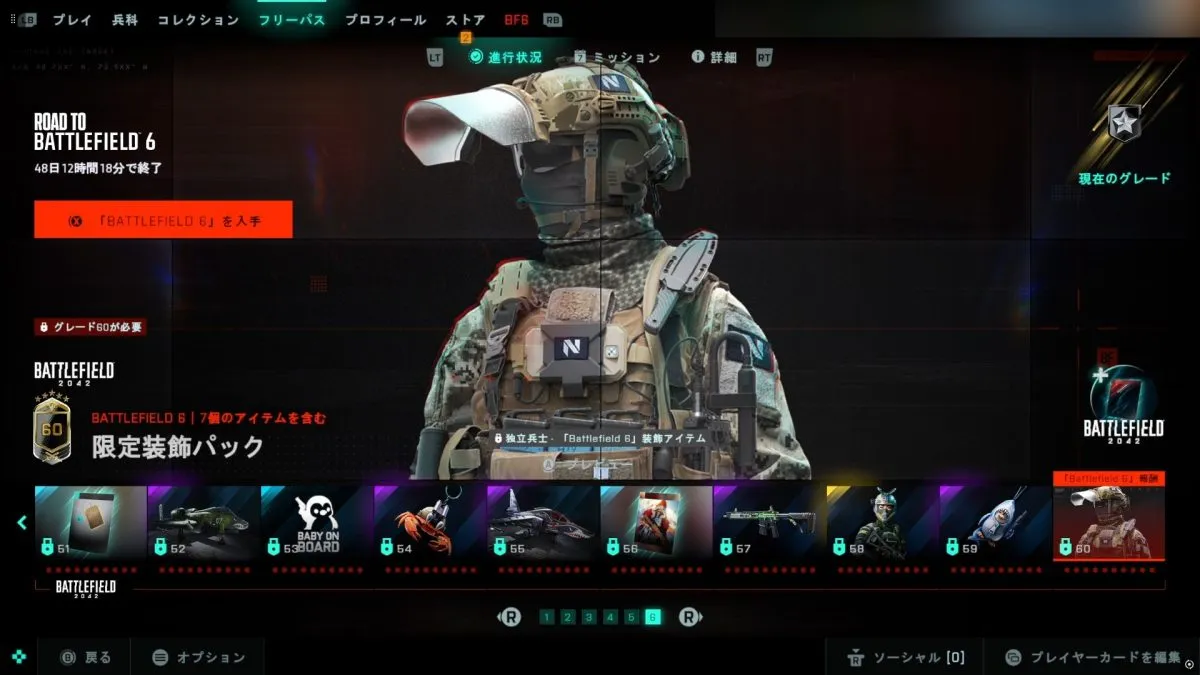The height and width of the screenshot is (675, 1200).
Task: Select the grade 60 soldier skin reward
Action: click(1108, 522)
